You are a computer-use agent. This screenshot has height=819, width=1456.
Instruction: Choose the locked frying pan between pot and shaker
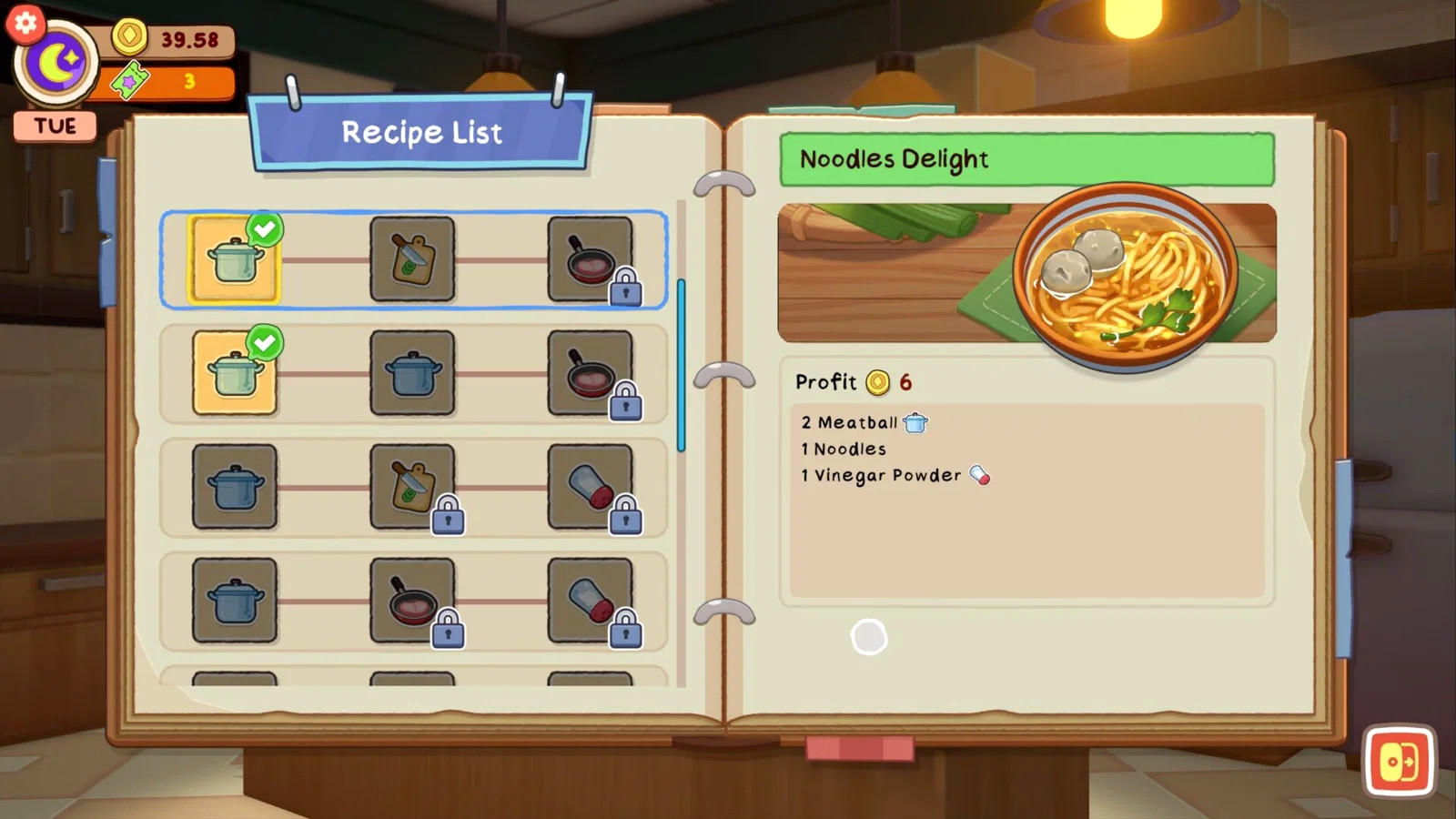(412, 601)
